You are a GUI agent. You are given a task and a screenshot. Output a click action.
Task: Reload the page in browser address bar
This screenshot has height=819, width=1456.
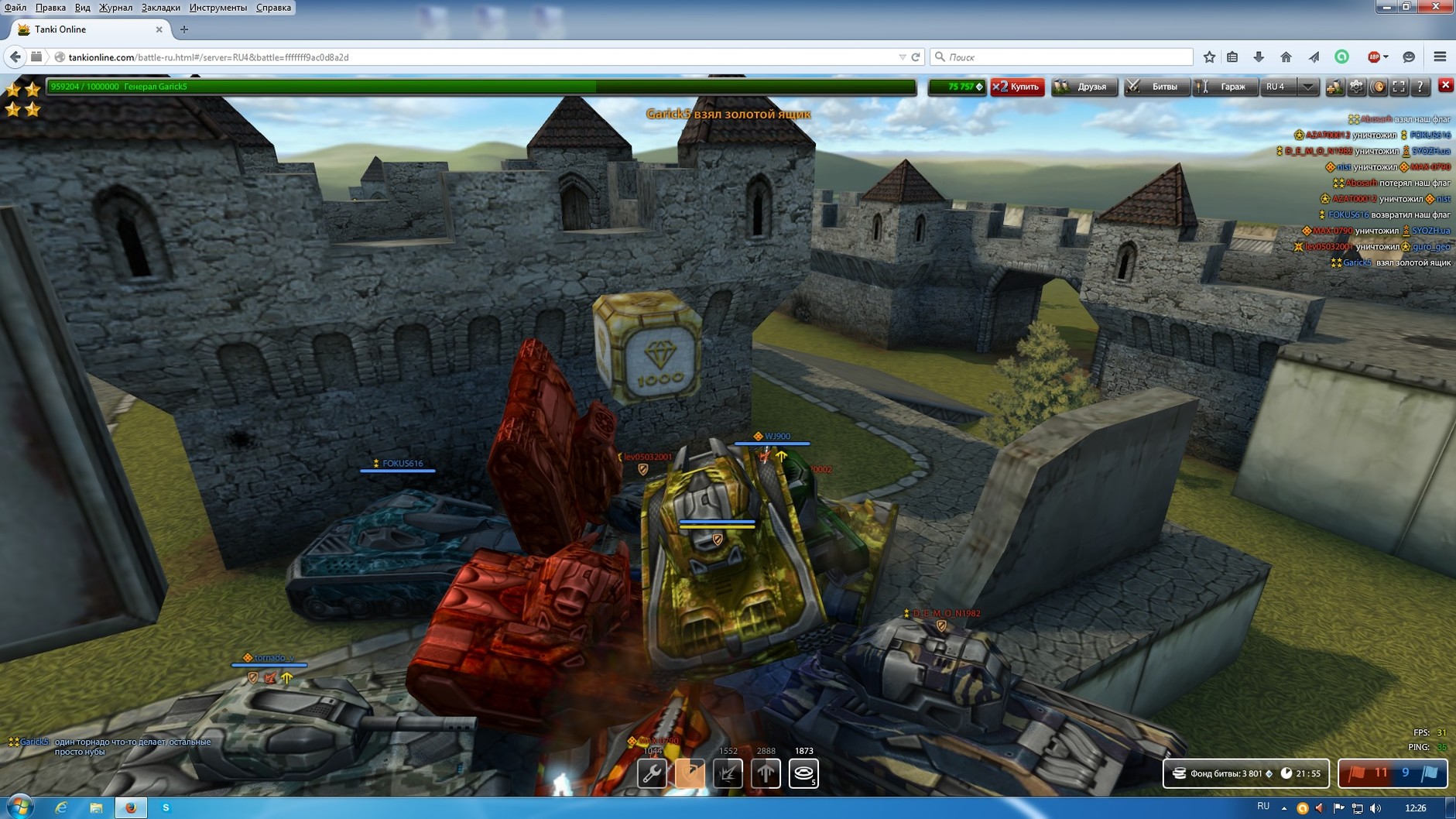[916, 57]
